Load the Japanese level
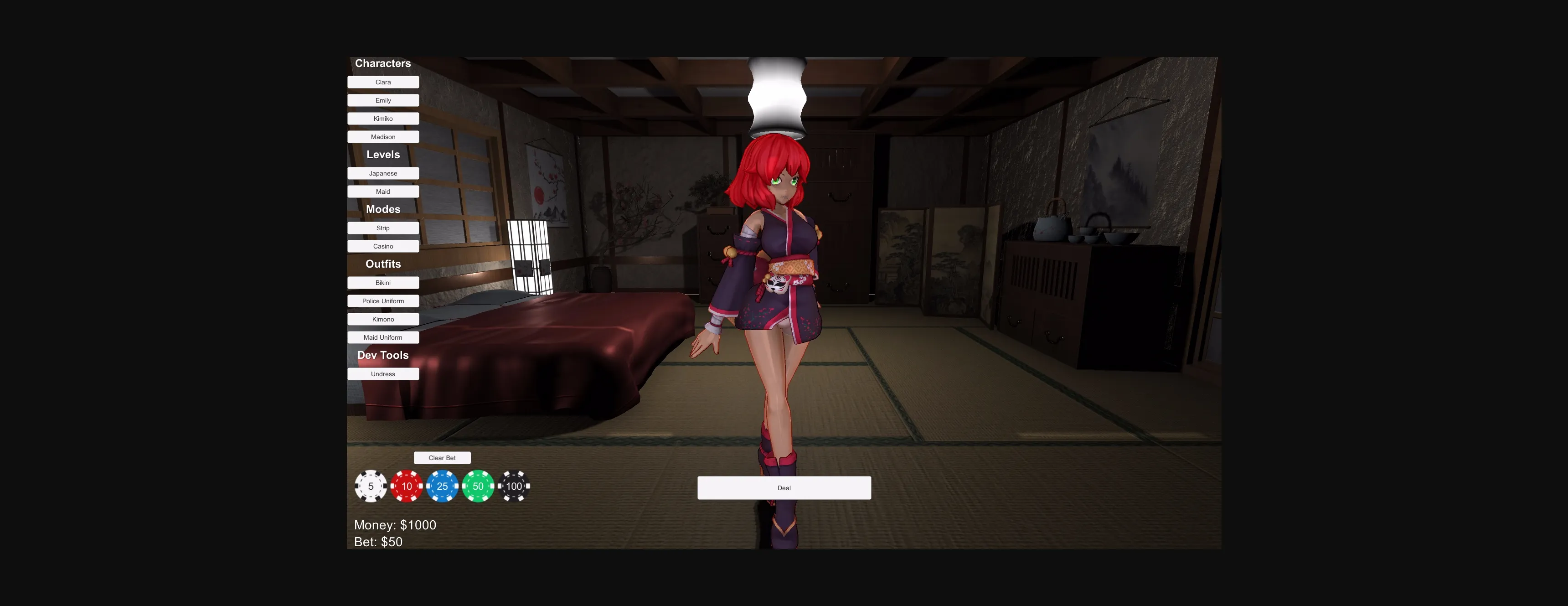Image resolution: width=1568 pixels, height=606 pixels. [x=383, y=173]
